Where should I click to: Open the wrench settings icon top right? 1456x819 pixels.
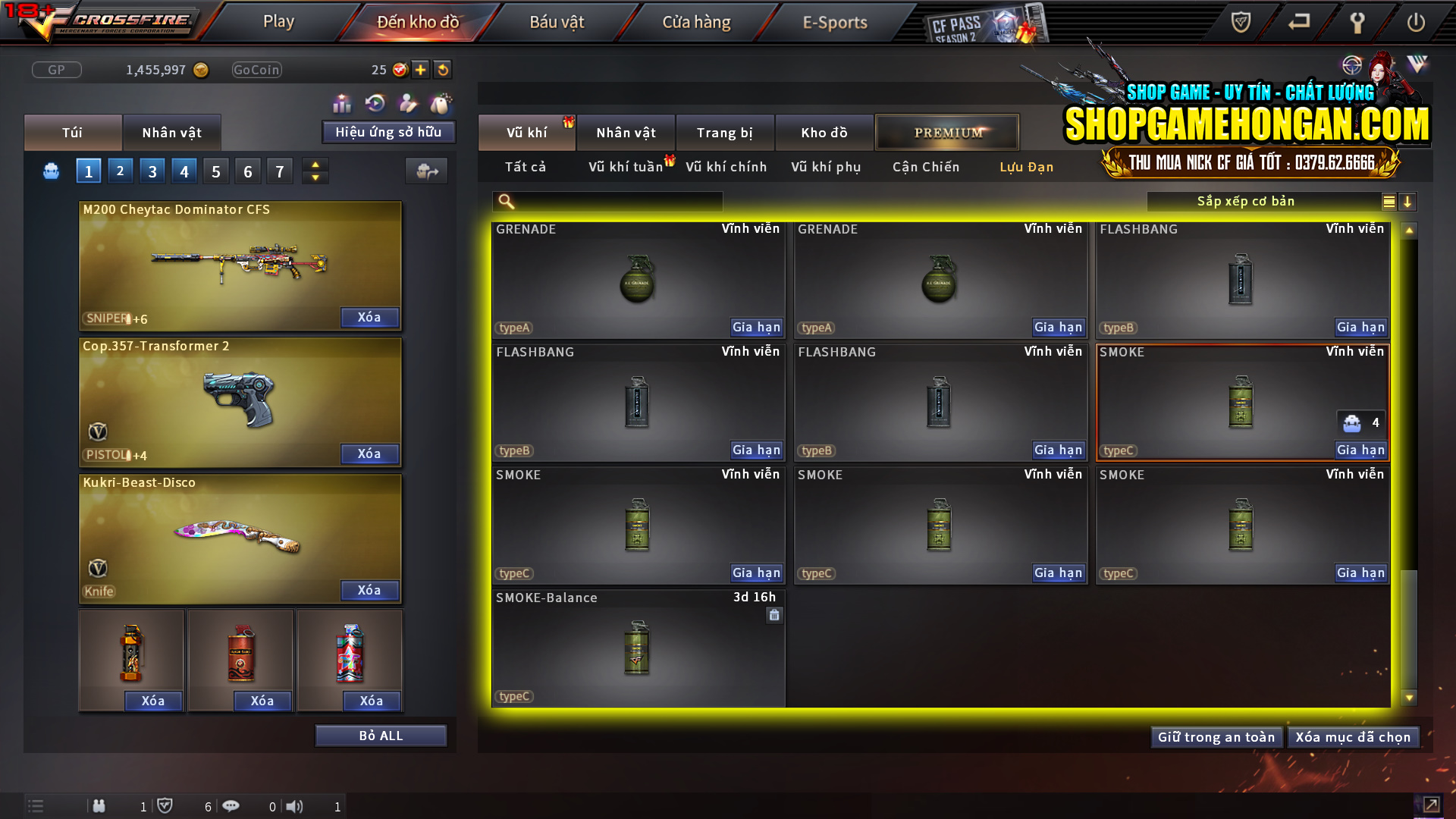pos(1357,22)
